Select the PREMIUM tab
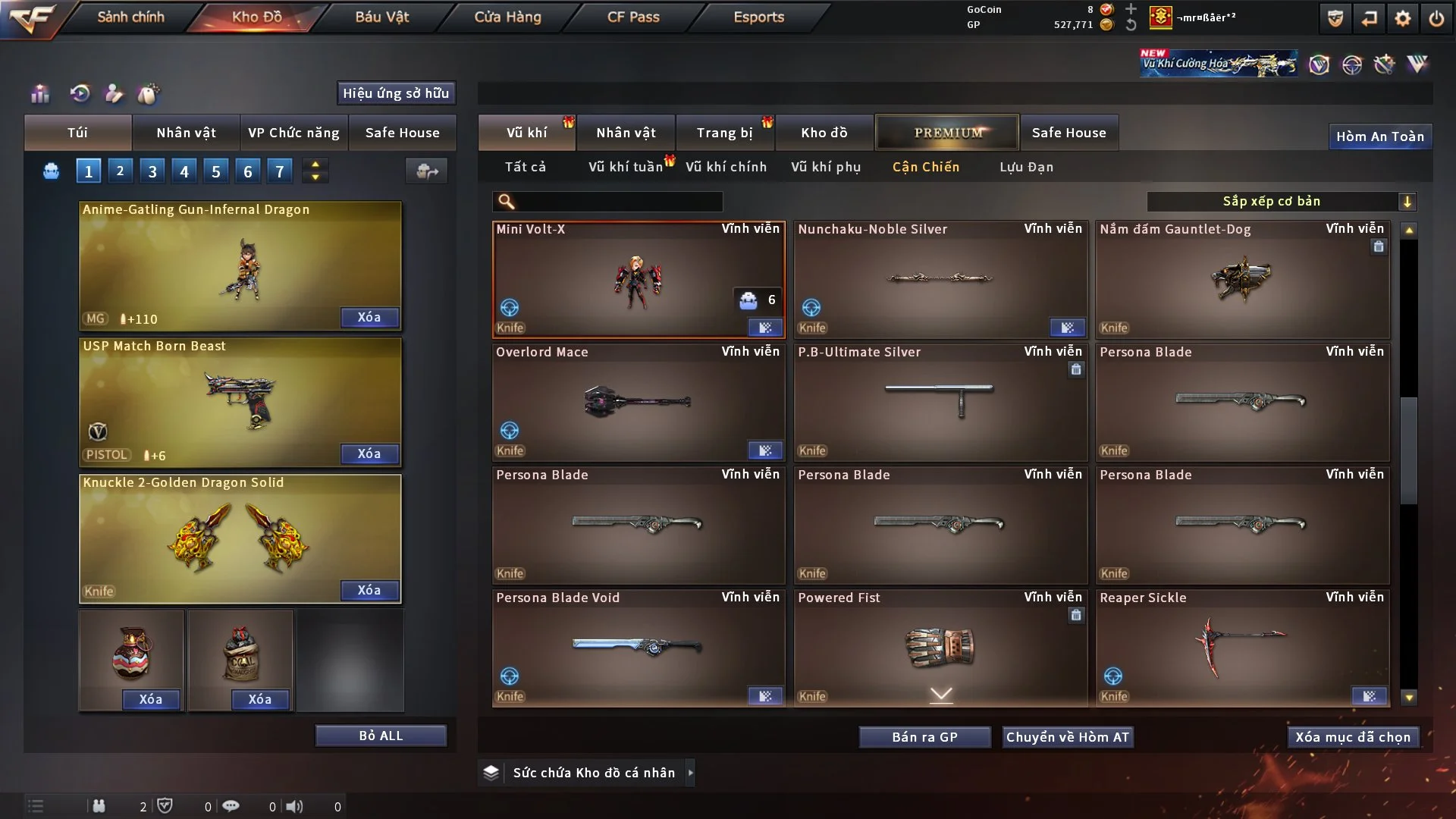The width and height of the screenshot is (1456, 819). [x=948, y=133]
